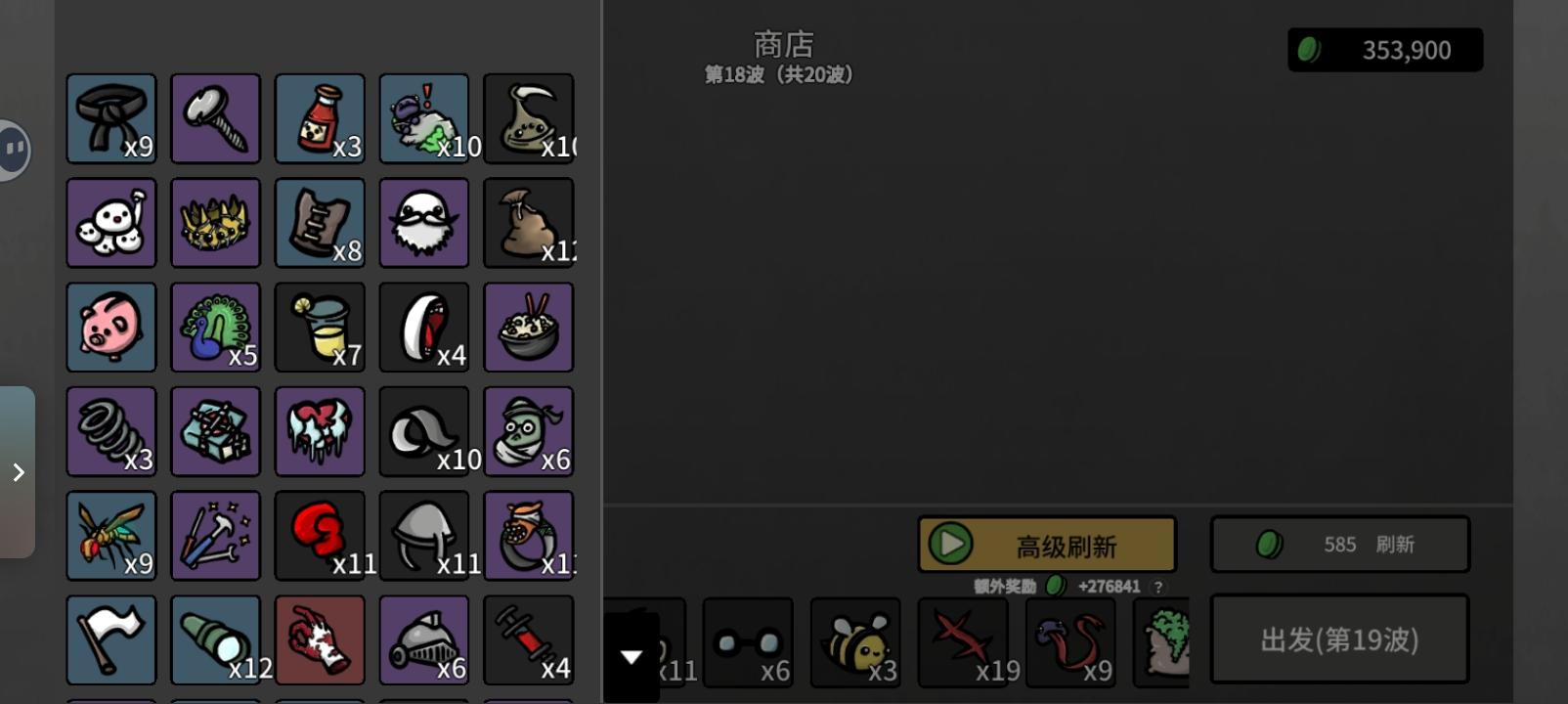The image size is (1568, 704).
Task: Click the 高级刷新 premium refresh button
Action: pos(1046,544)
